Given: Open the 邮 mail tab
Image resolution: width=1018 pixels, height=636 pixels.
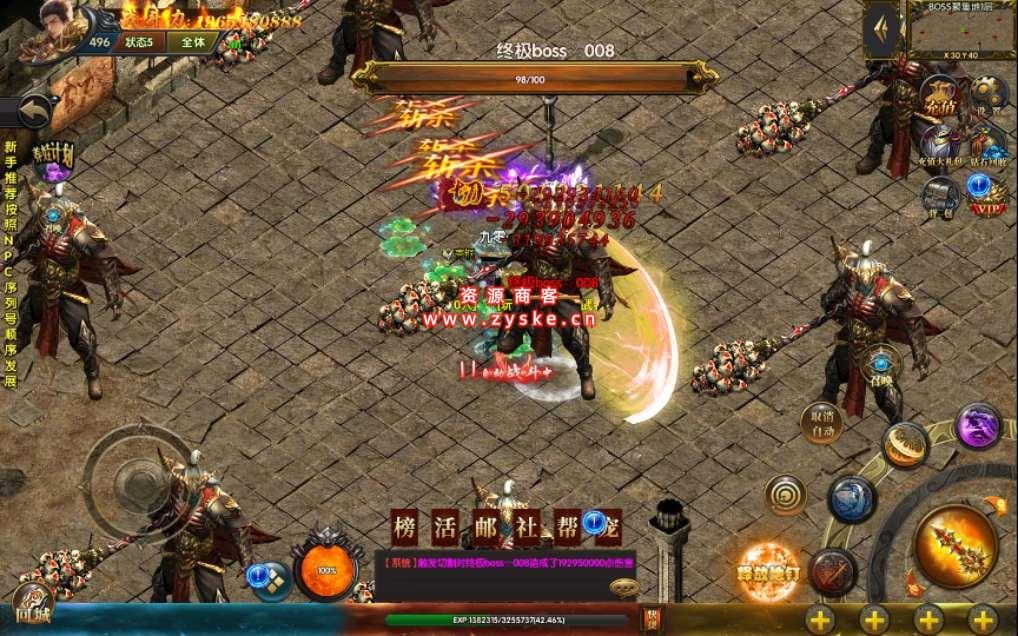Looking at the screenshot, I should 483,526.
